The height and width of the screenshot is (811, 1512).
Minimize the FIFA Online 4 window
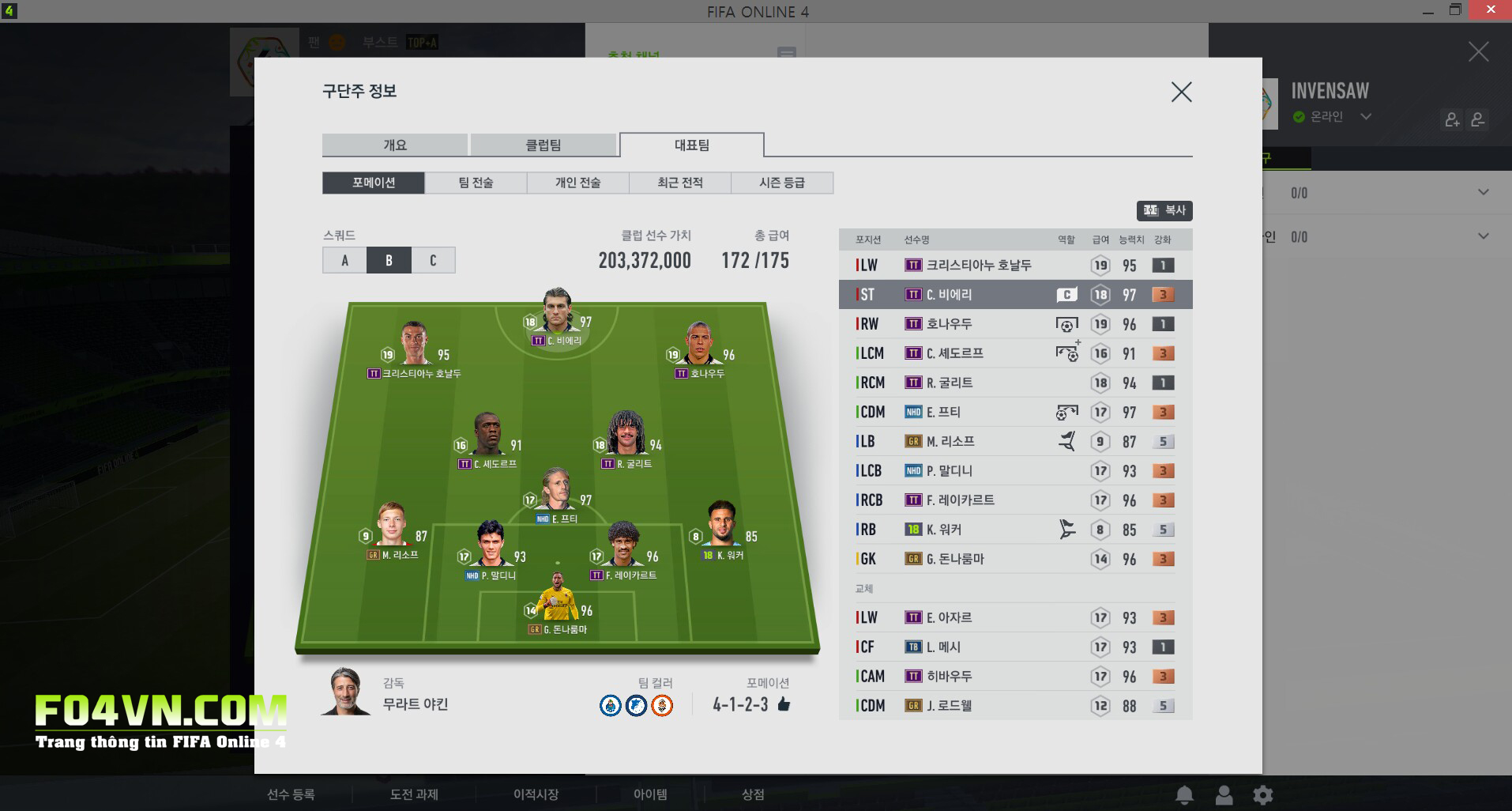(x=1428, y=11)
